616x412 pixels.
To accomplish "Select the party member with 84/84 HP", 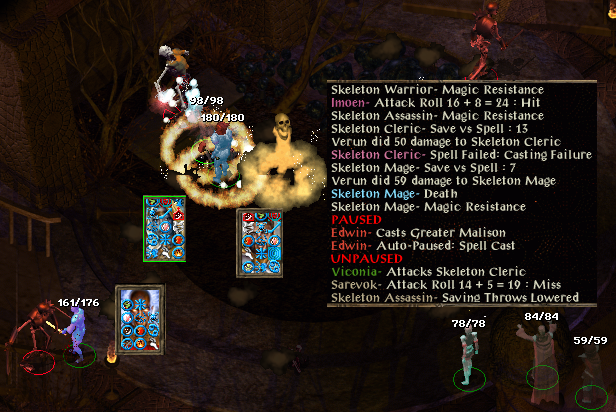I will (539, 350).
